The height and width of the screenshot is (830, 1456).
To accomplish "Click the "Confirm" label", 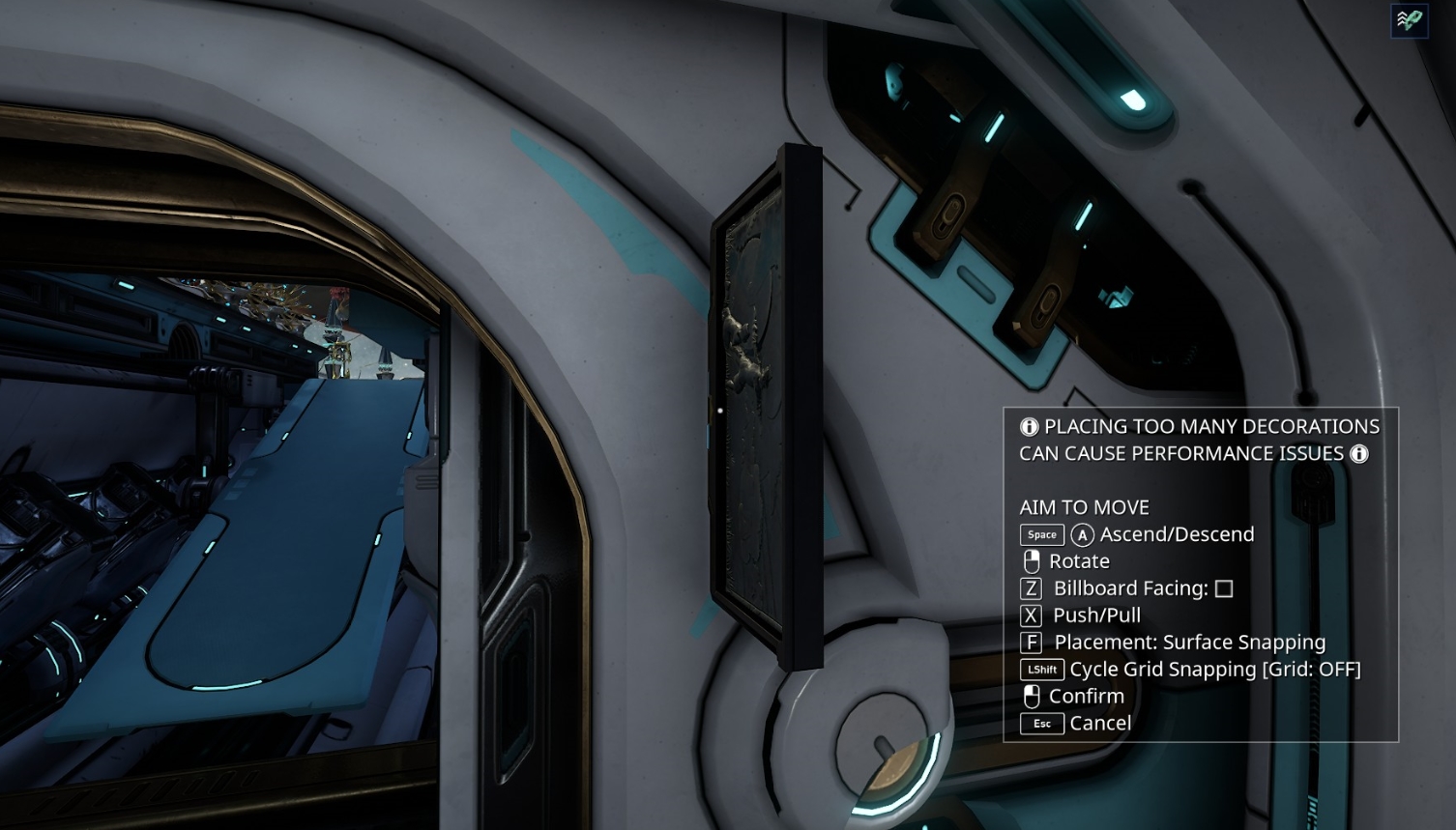I will 1085,696.
